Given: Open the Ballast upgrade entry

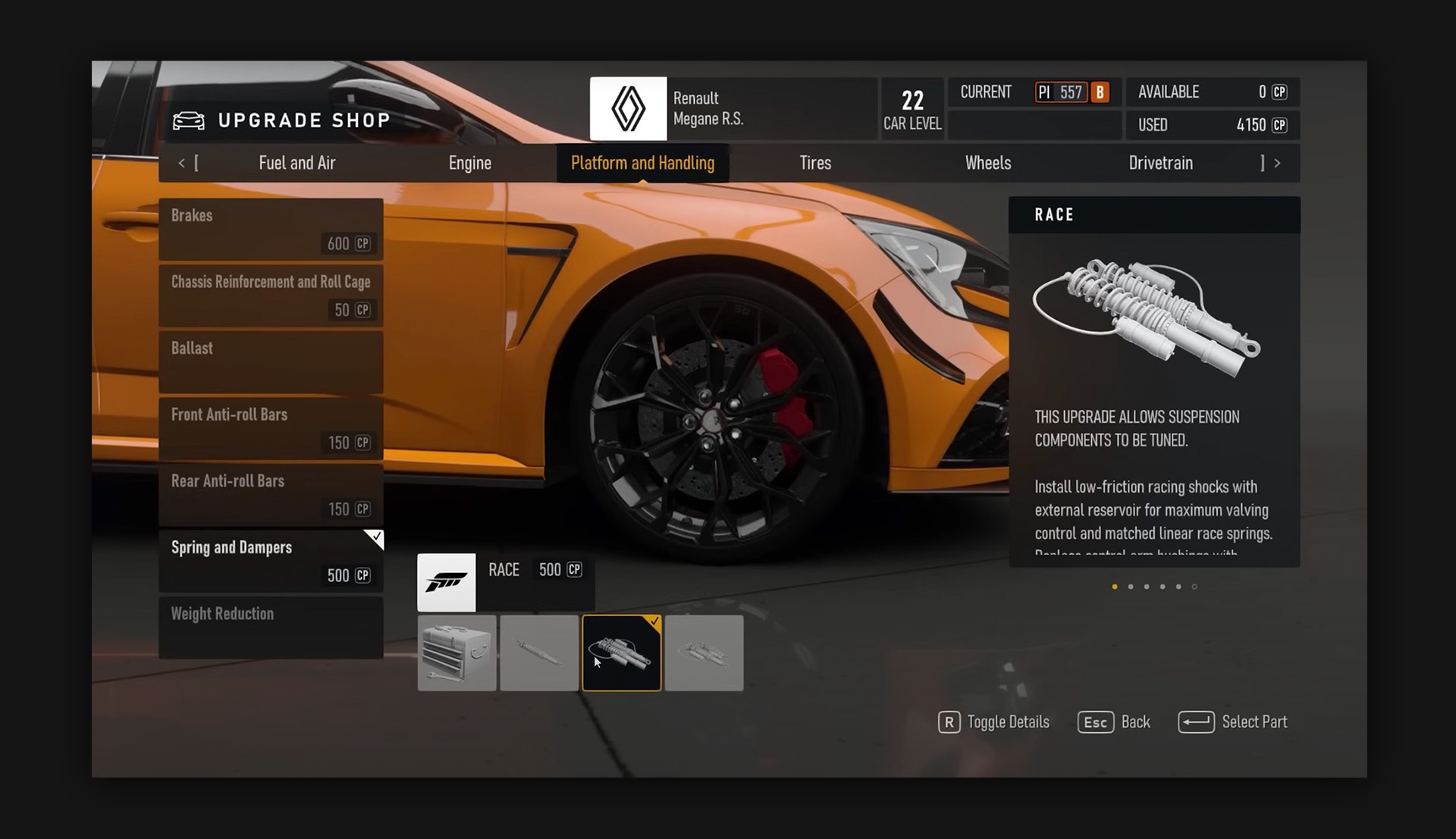Looking at the screenshot, I should pos(271,362).
